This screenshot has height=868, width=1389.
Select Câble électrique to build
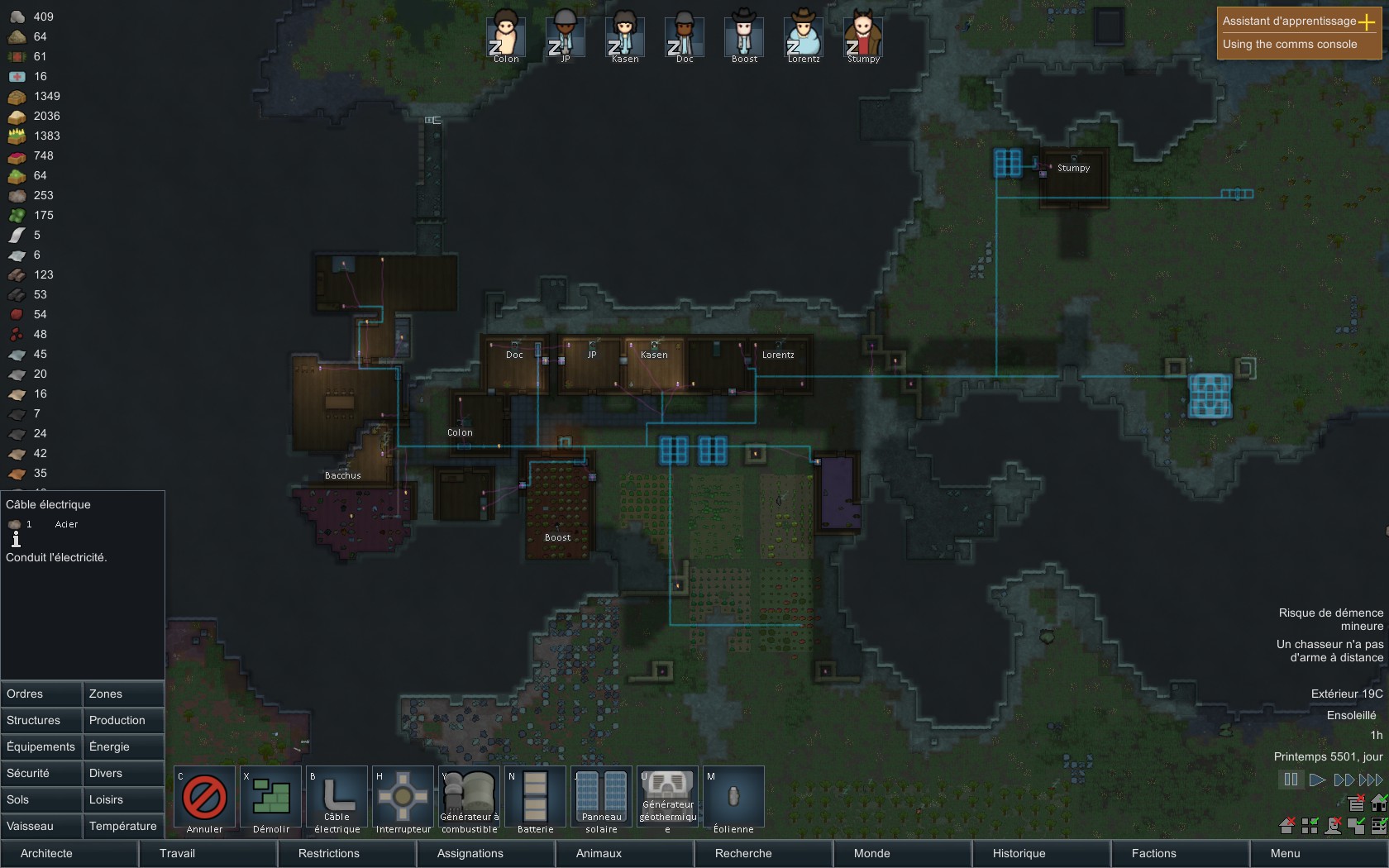[x=337, y=799]
